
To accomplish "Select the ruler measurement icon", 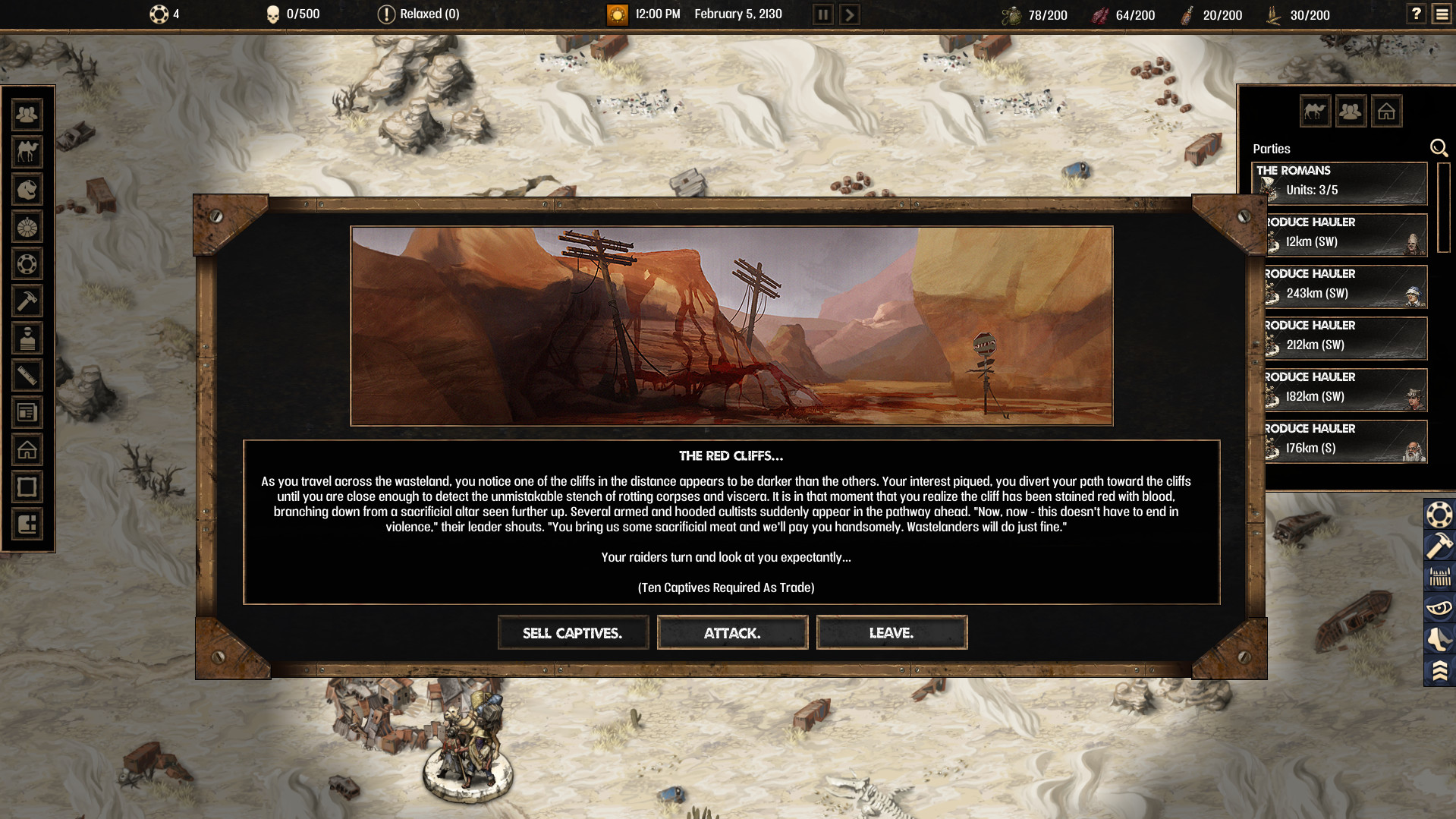I will 27,376.
